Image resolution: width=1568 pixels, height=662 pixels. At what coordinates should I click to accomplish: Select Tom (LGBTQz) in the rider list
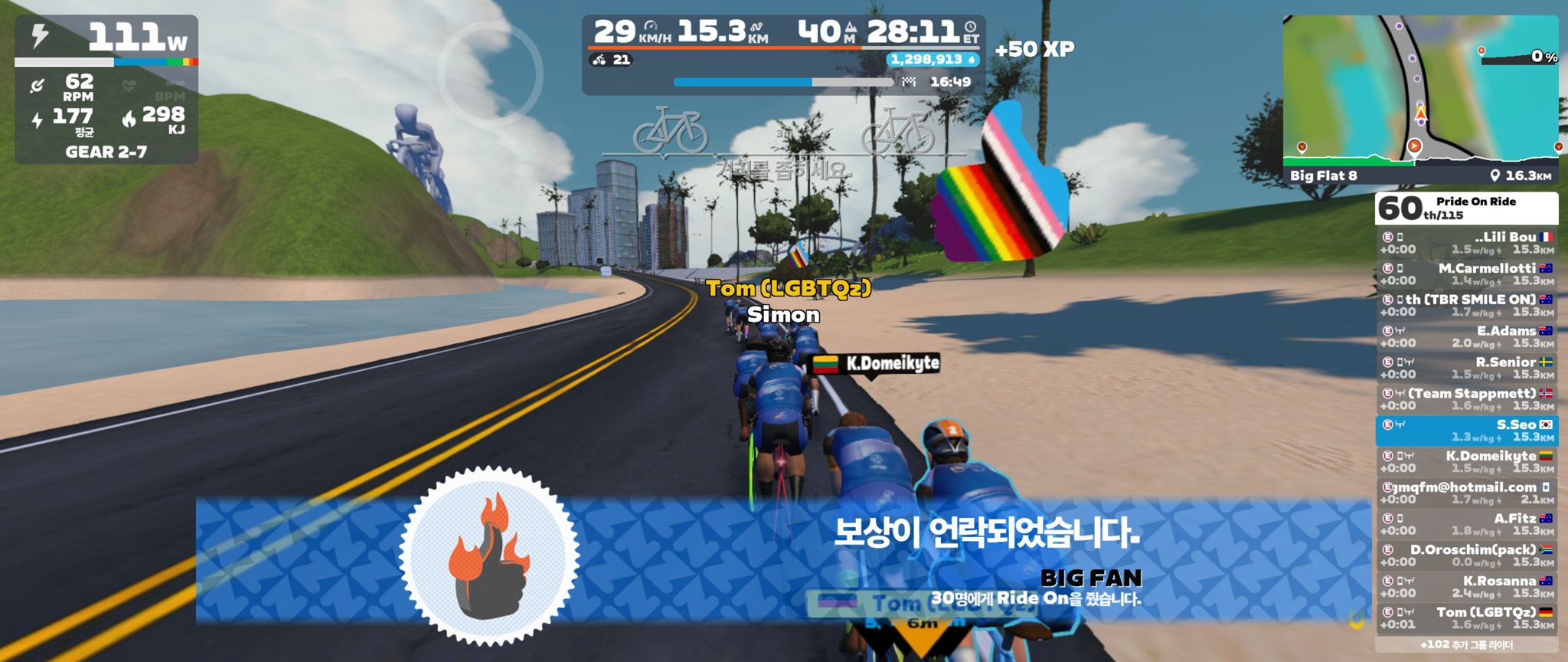point(1466,618)
